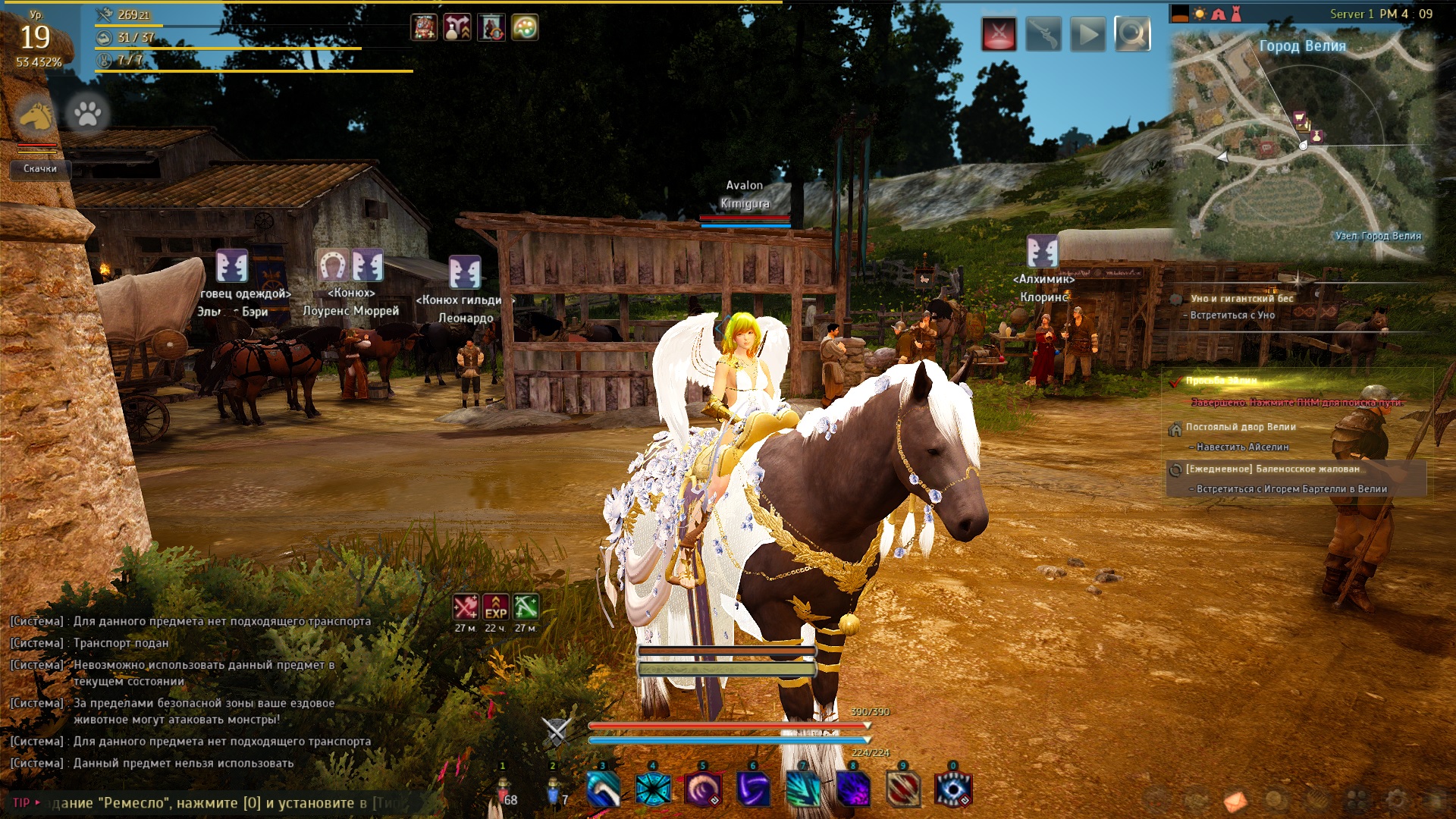Use the blue mana potion slot
Screen dimensions: 1456x819
(x=554, y=791)
